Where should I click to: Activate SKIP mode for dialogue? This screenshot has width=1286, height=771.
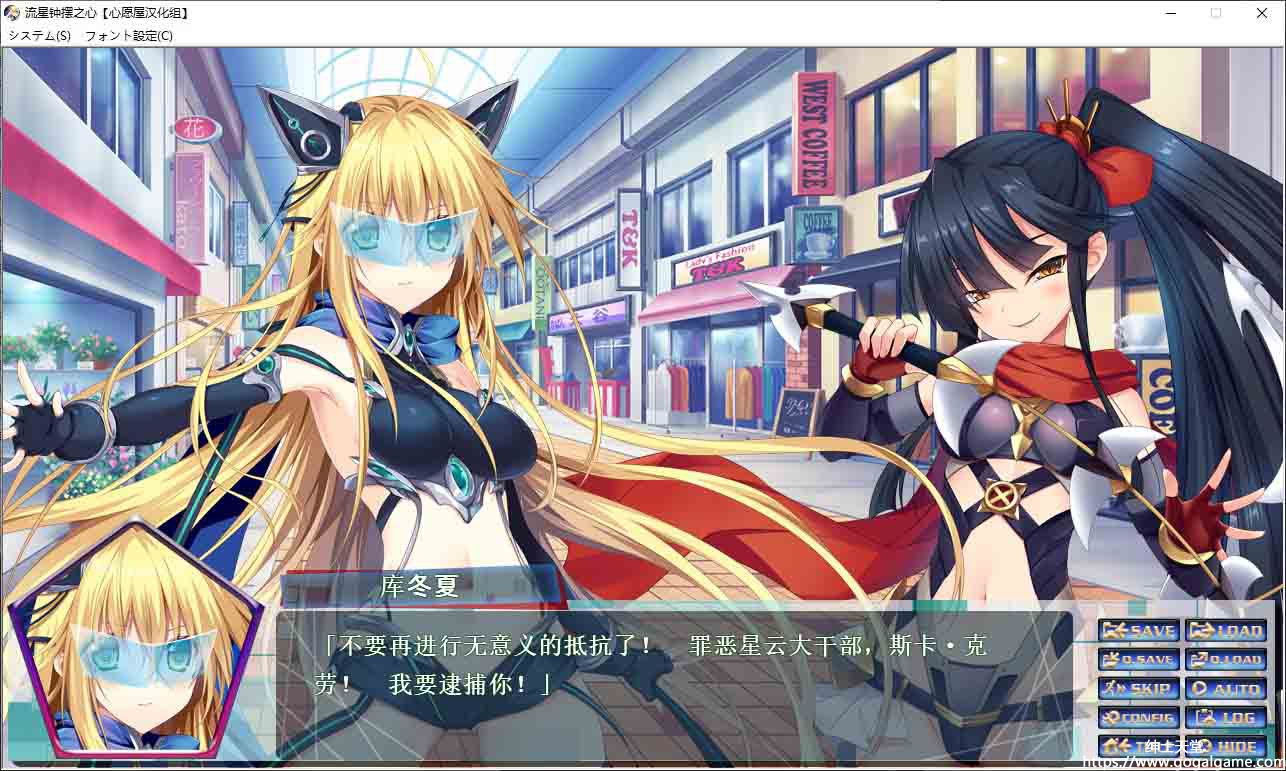point(1138,689)
